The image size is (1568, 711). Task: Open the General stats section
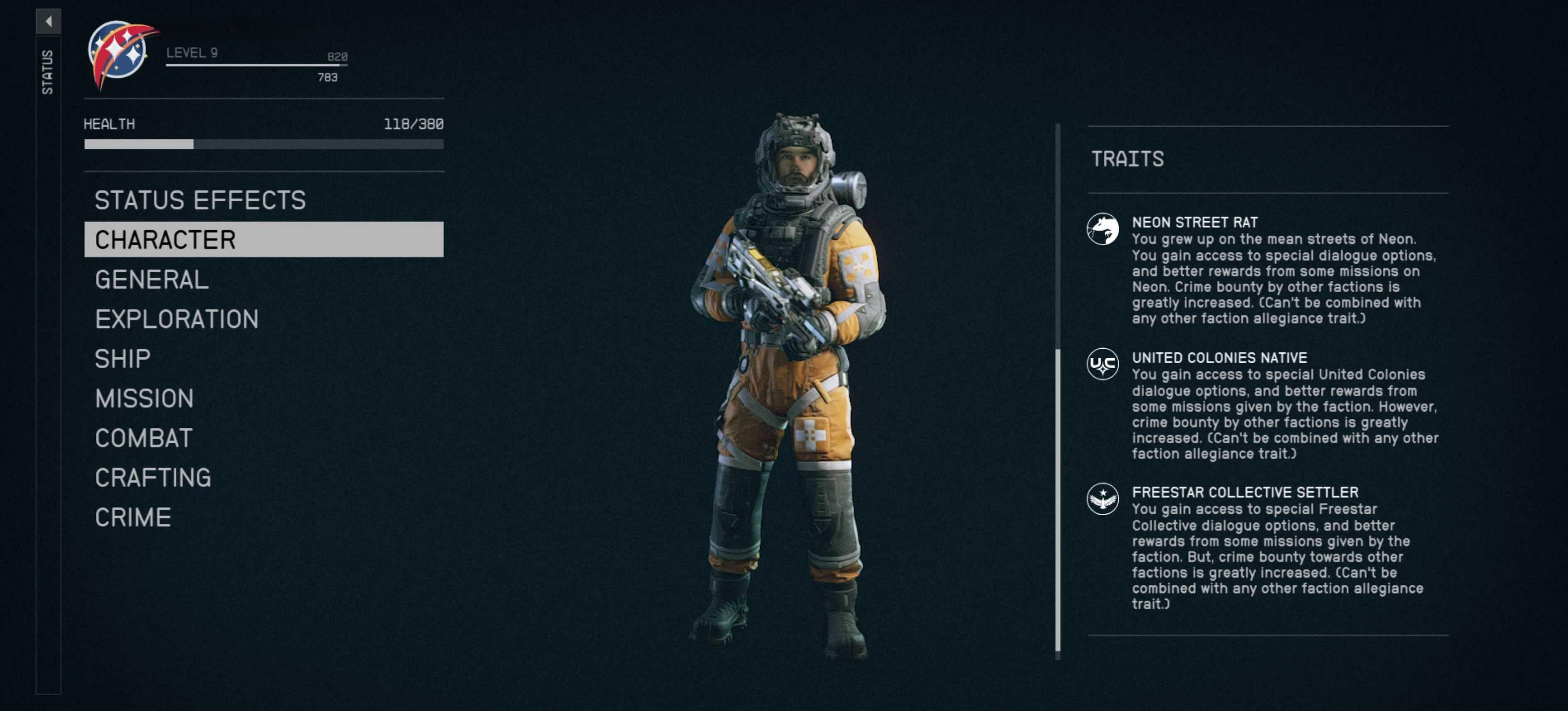click(x=152, y=279)
